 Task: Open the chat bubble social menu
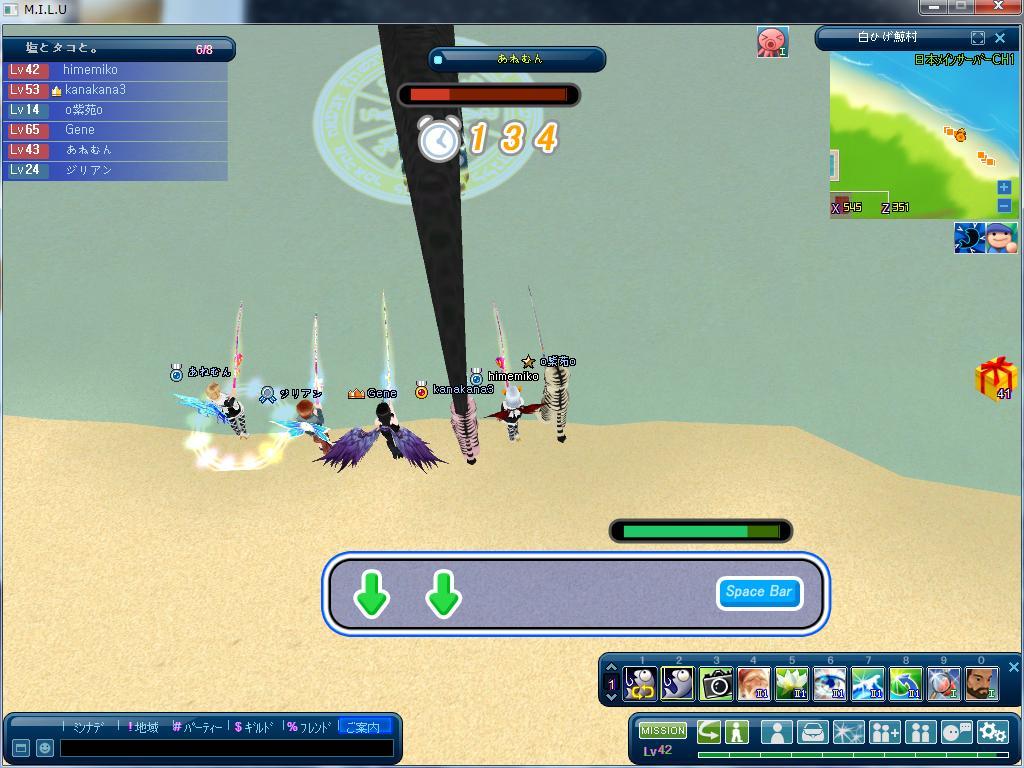956,732
